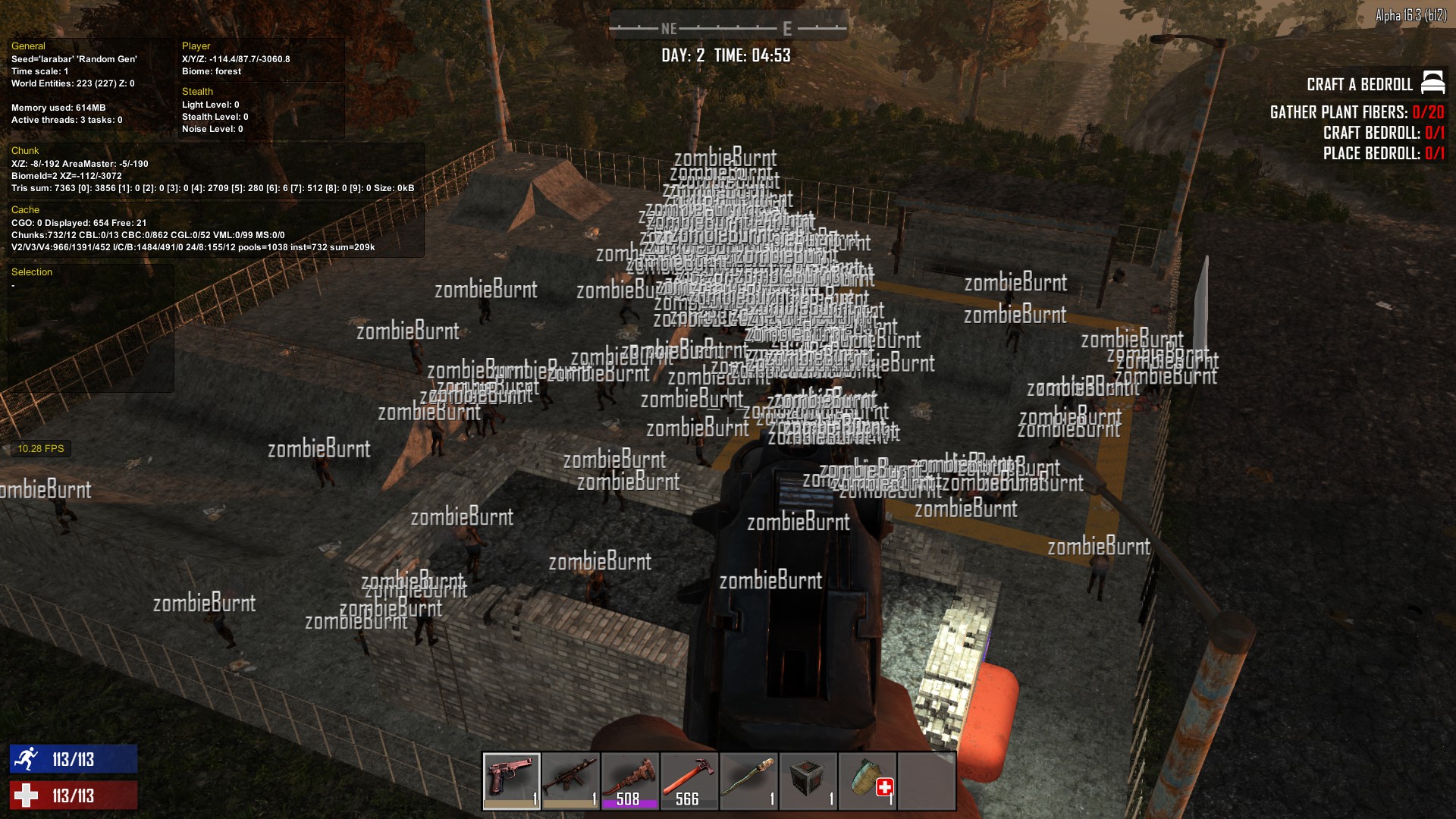The height and width of the screenshot is (819, 1456).
Task: Select the torch hotbar slot
Action: pos(748,780)
